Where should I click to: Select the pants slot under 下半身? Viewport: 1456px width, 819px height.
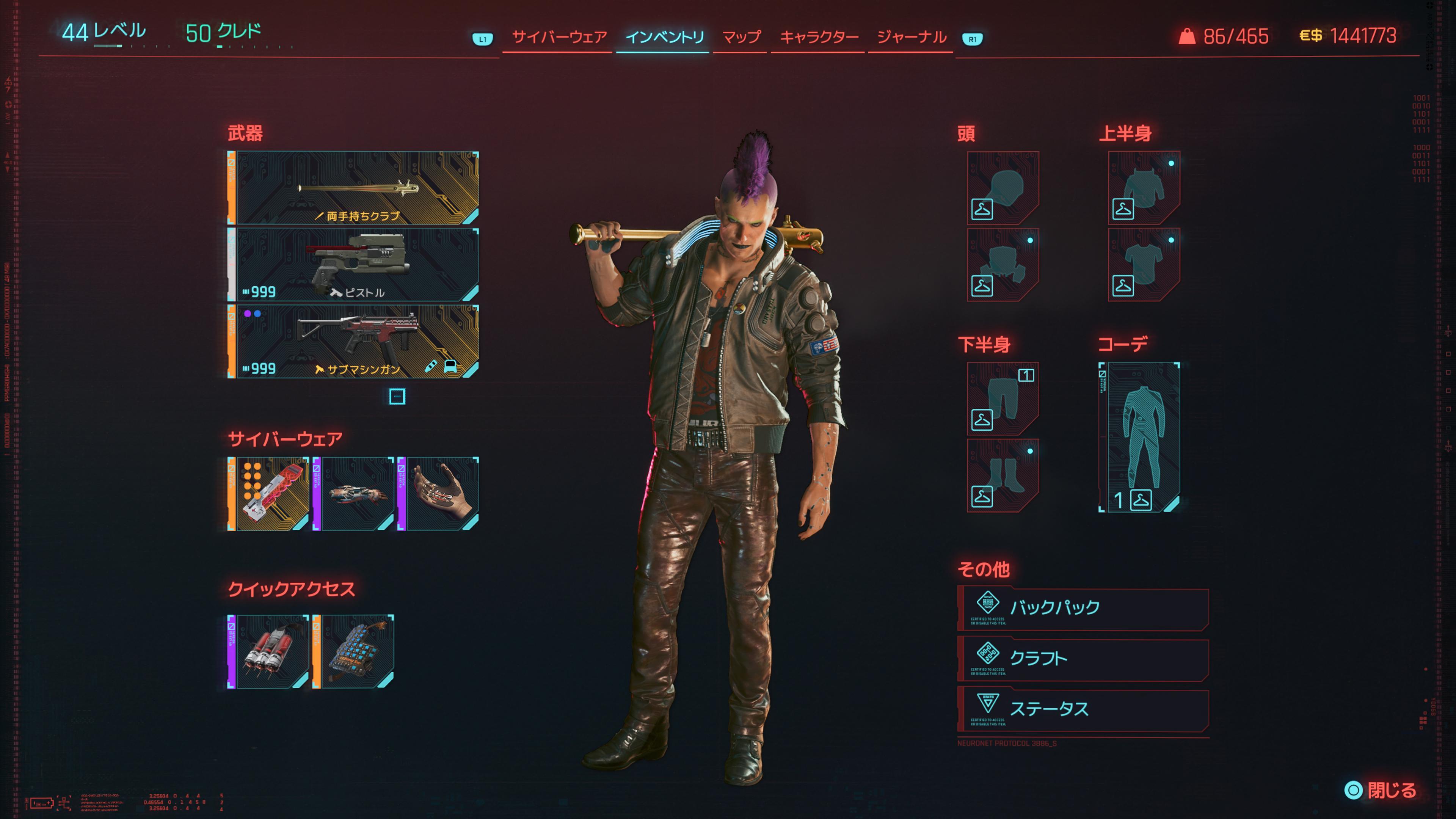1002,399
